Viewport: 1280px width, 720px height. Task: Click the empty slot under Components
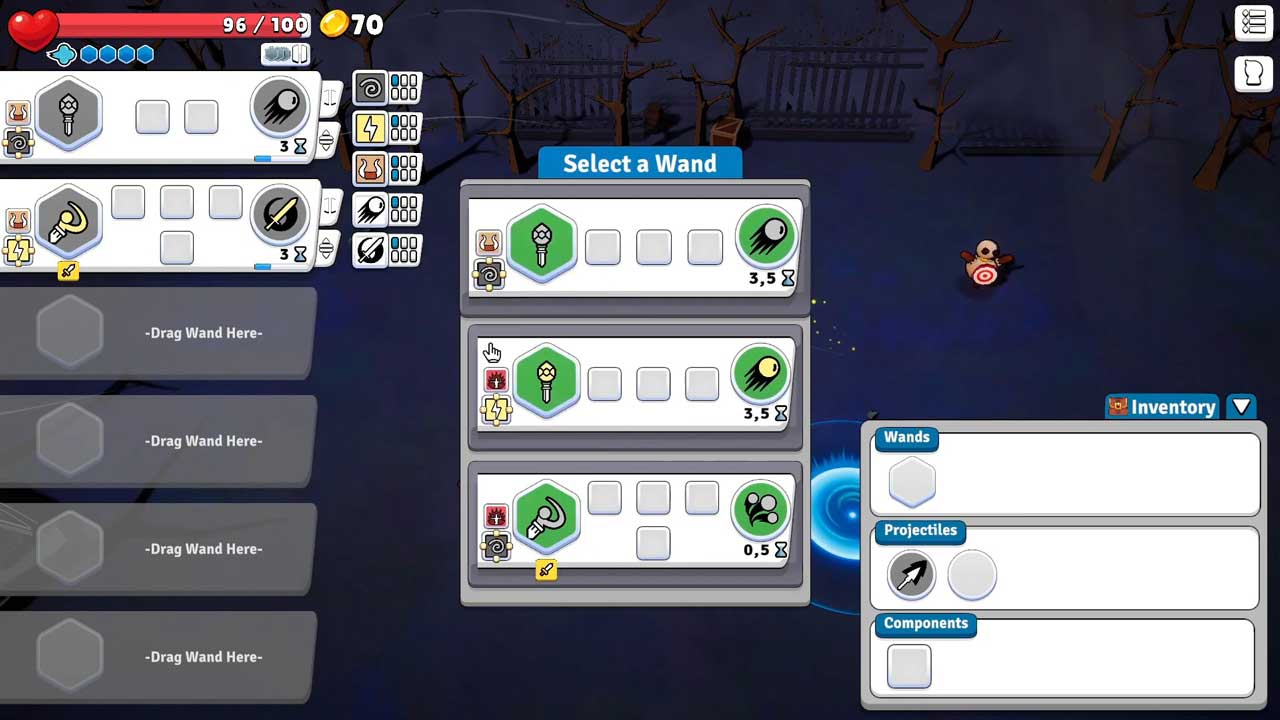click(x=909, y=667)
